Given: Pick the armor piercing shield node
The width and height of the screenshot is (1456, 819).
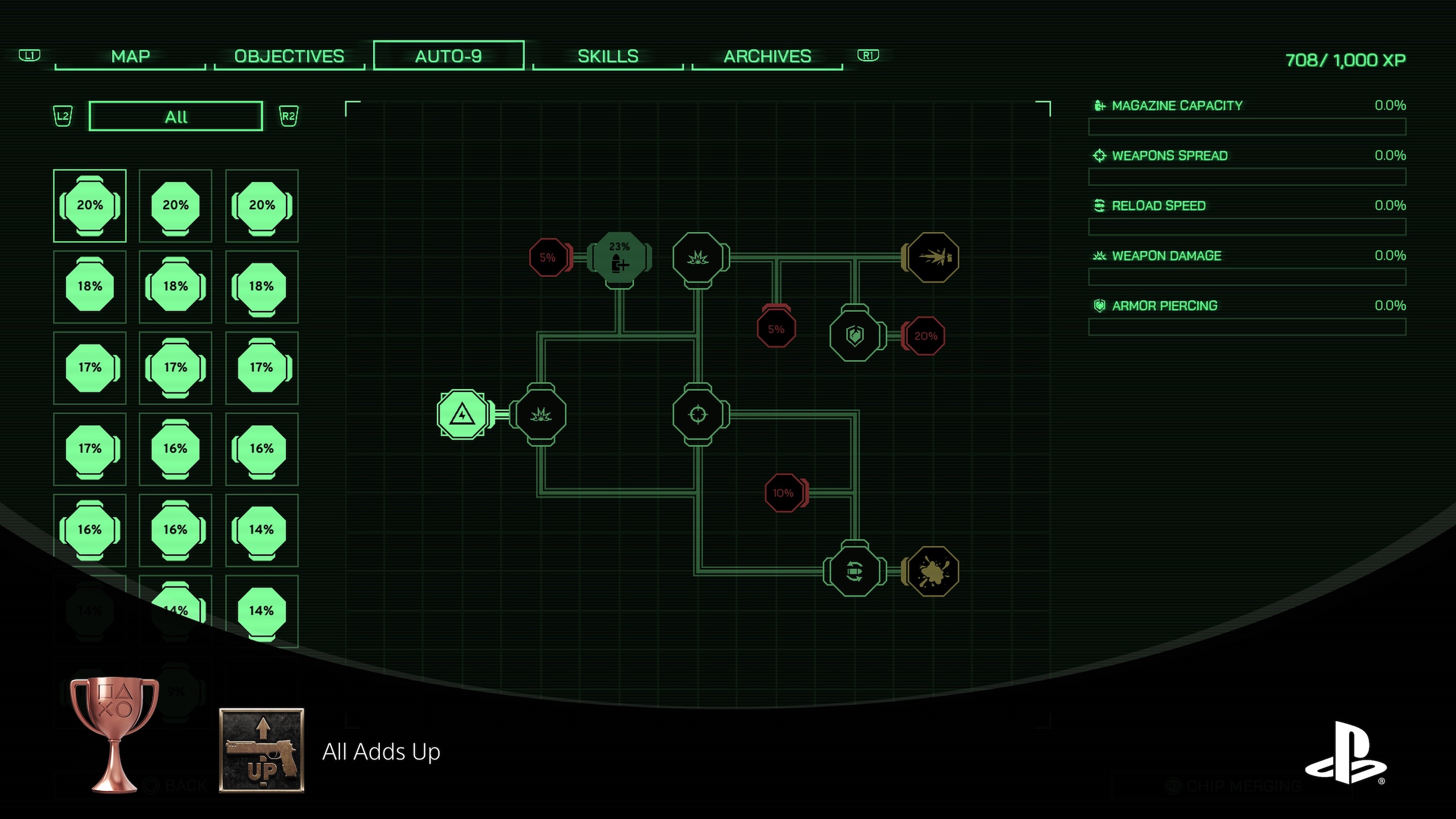Looking at the screenshot, I should coord(855,336).
